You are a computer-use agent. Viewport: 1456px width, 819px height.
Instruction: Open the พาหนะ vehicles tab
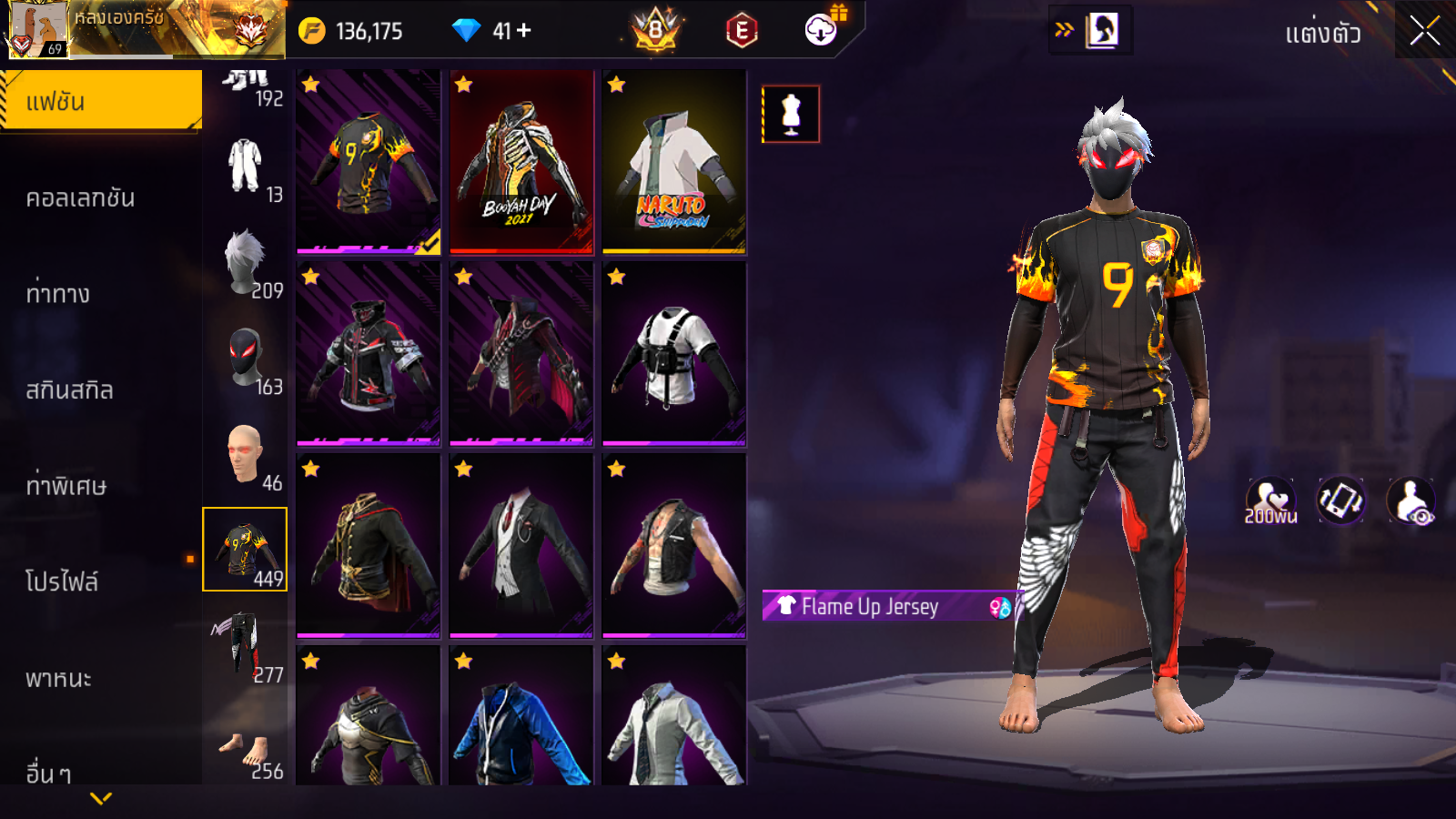(x=59, y=678)
